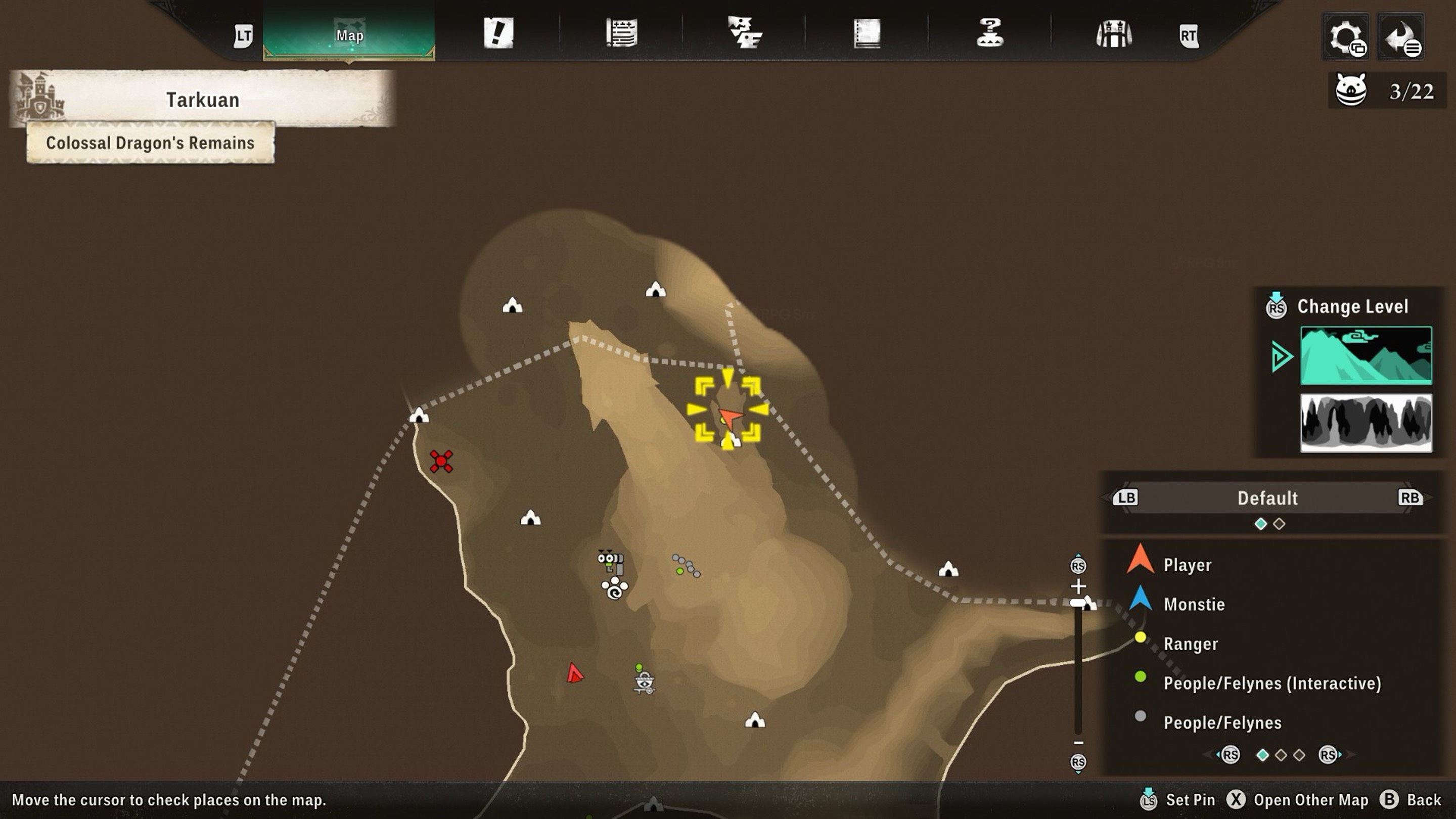Zoom out with the minus sign
The width and height of the screenshot is (1456, 819).
[1078, 742]
